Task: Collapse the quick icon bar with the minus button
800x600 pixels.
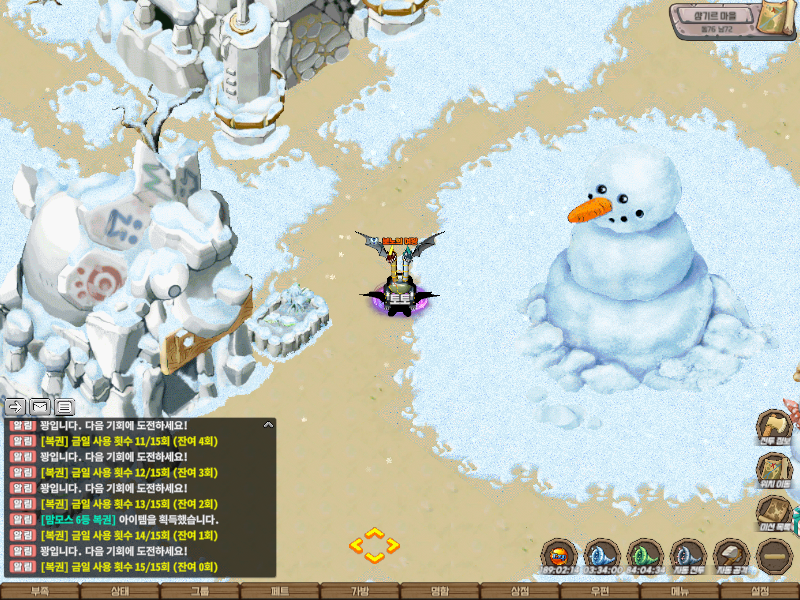Action: pyautogui.click(x=774, y=555)
